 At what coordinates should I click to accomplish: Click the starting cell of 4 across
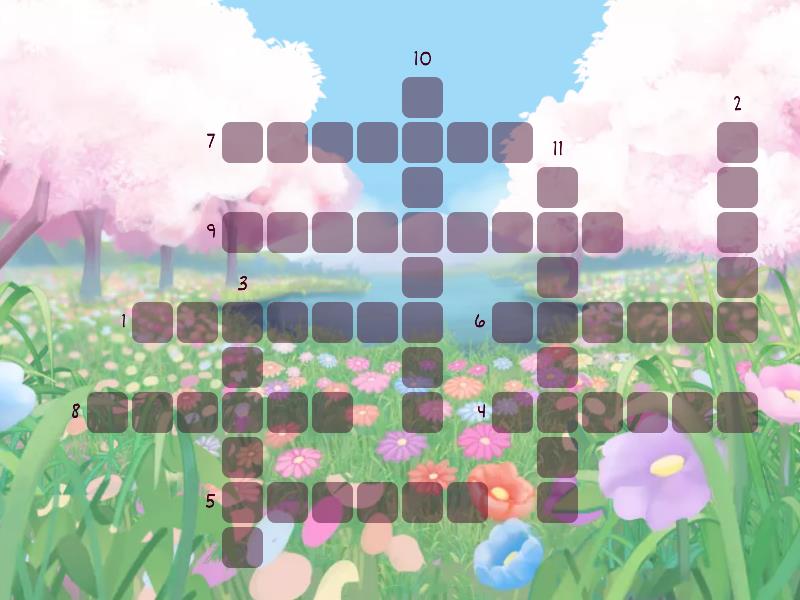pyautogui.click(x=512, y=412)
